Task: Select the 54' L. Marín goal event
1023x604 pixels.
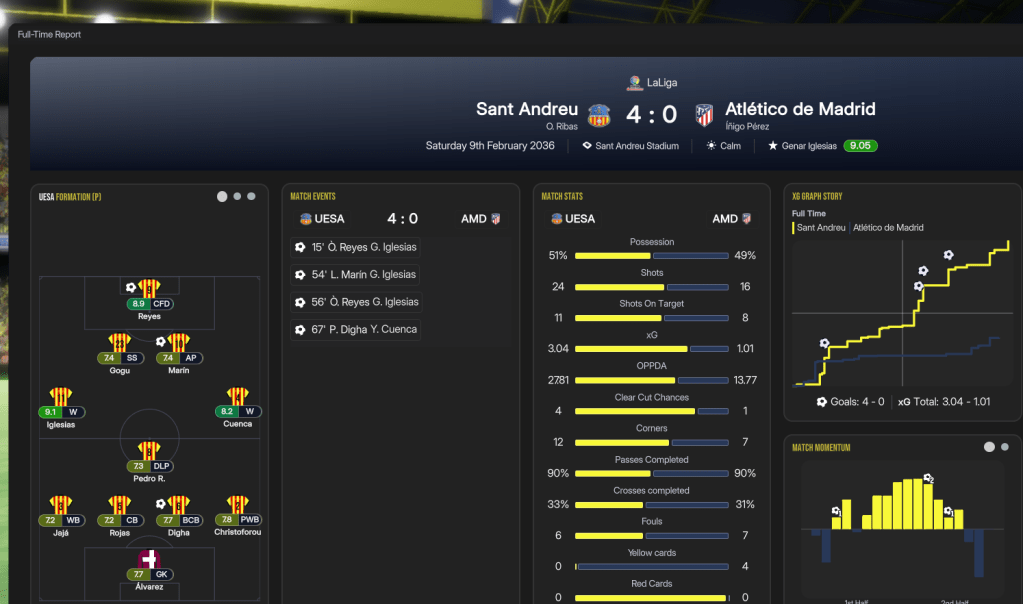Action: (356, 274)
